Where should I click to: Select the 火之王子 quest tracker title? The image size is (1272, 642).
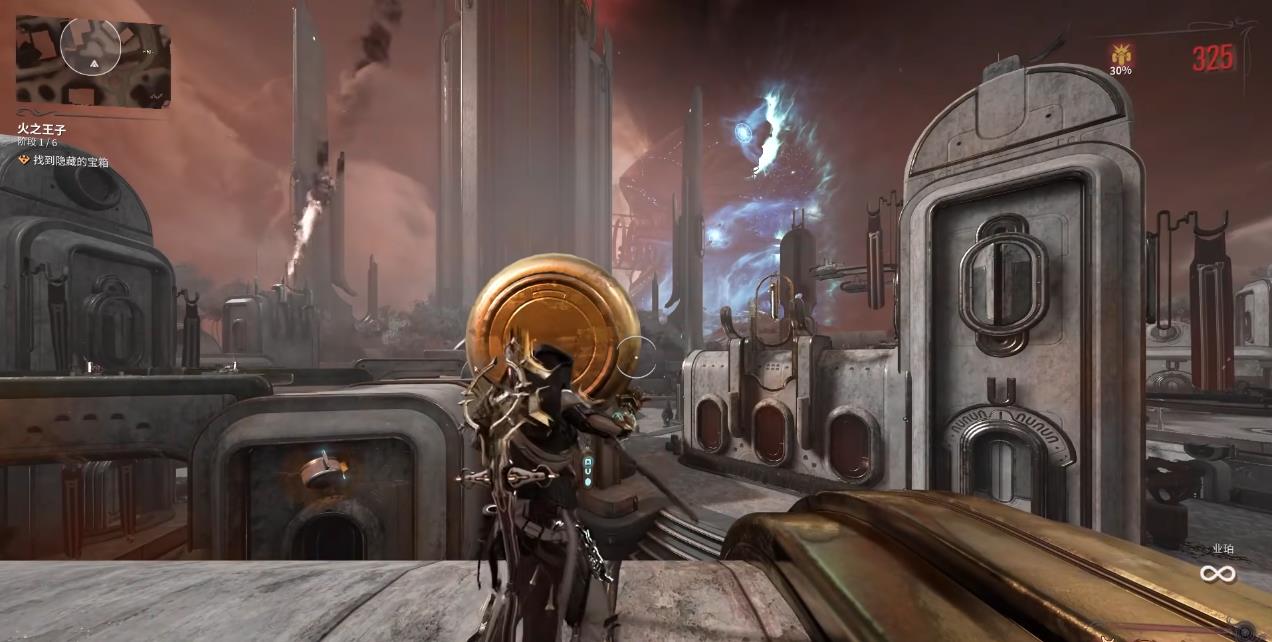coord(41,129)
